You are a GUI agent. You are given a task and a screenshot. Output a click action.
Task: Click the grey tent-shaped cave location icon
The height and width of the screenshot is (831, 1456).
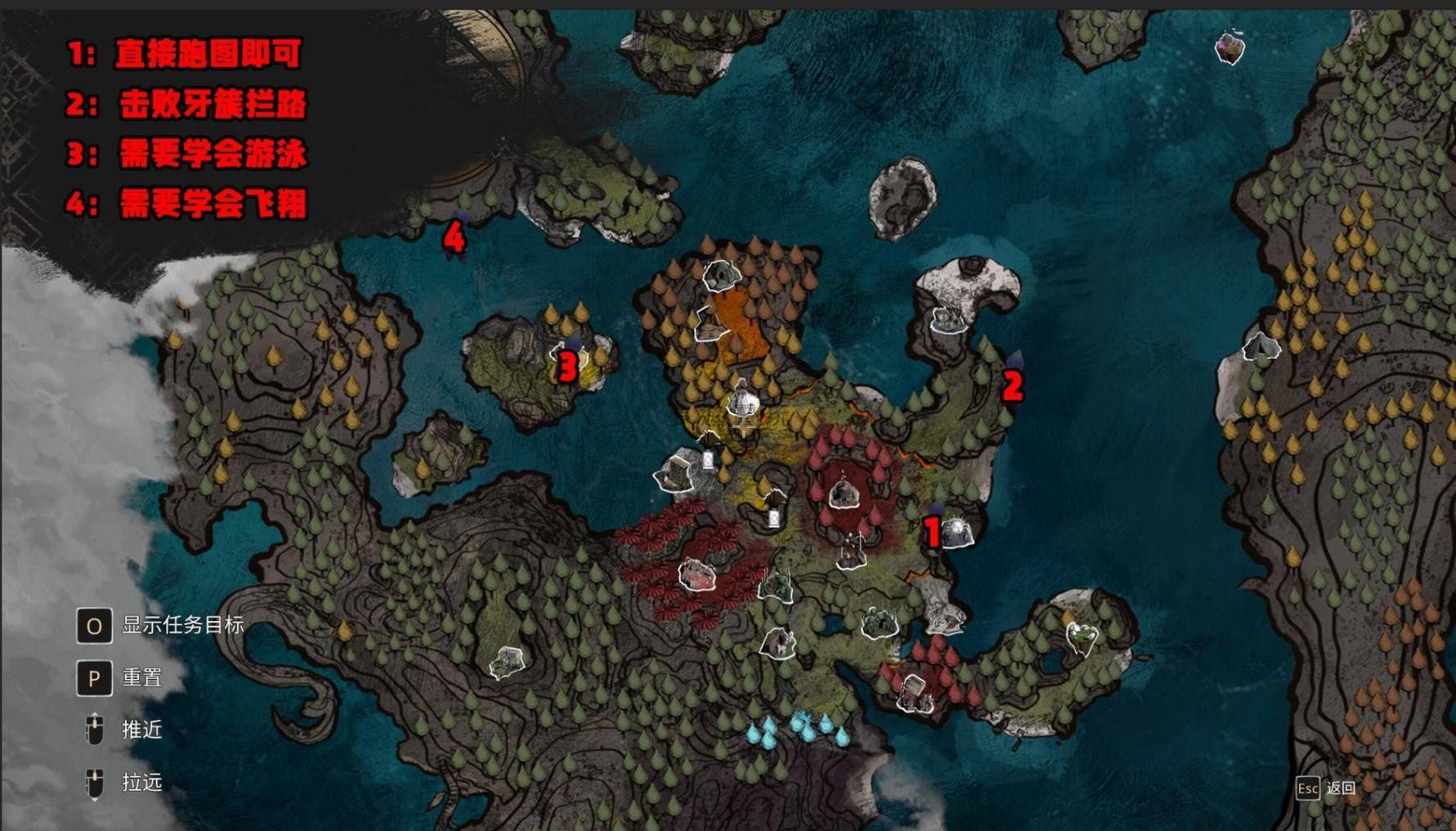coord(1260,347)
